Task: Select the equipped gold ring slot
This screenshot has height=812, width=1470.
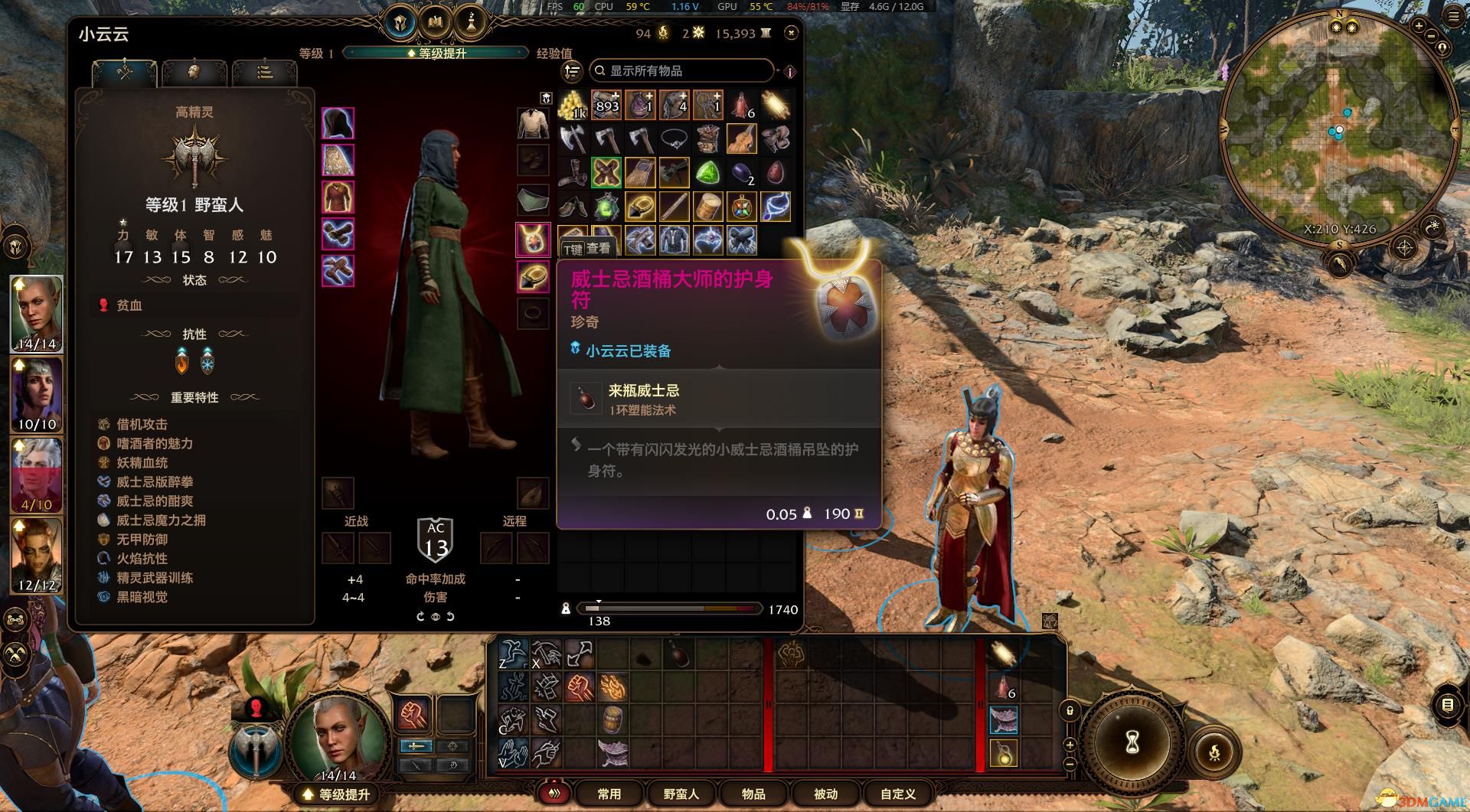Action: click(x=533, y=276)
